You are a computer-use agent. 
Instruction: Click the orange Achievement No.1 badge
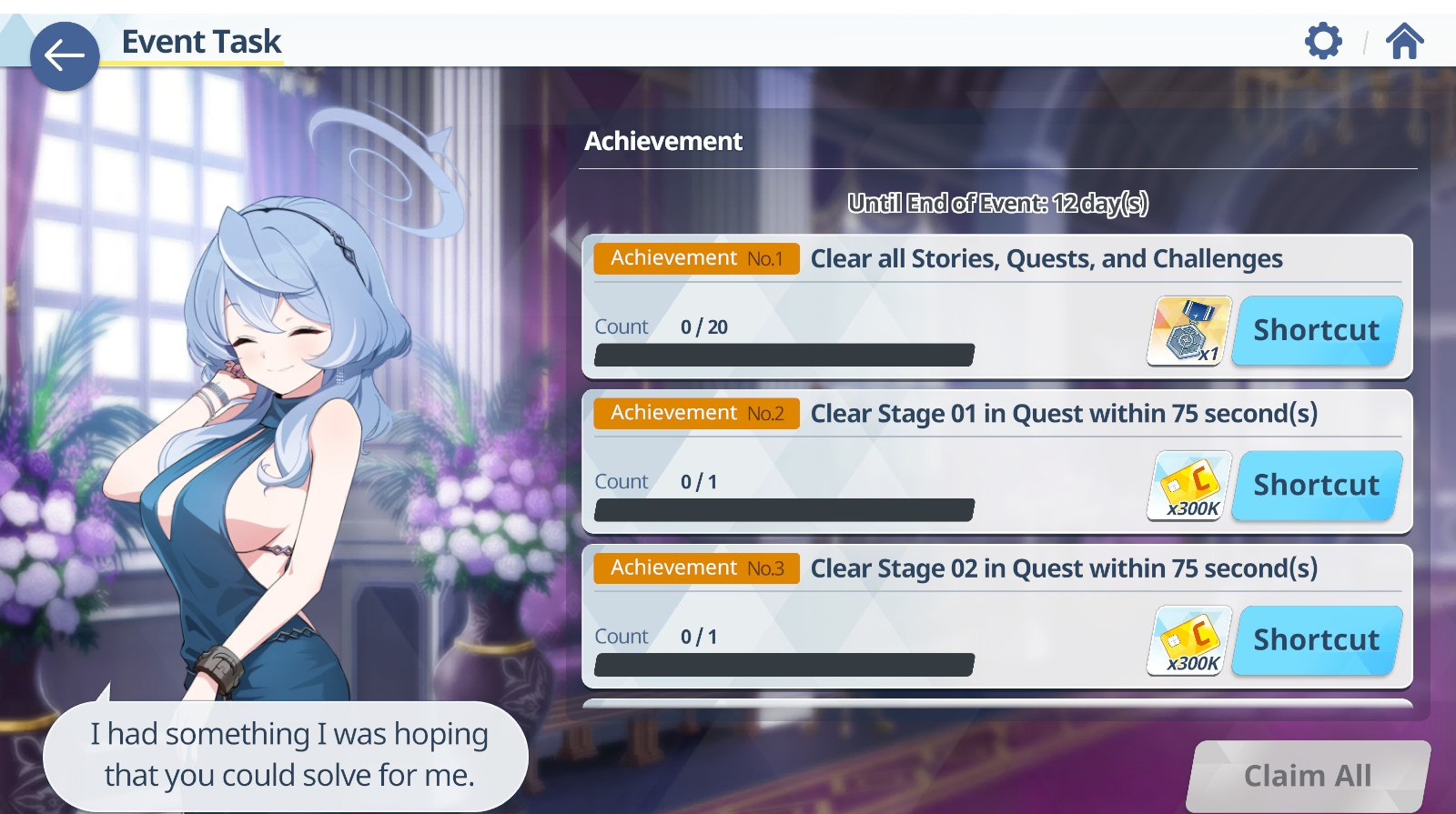tap(696, 258)
